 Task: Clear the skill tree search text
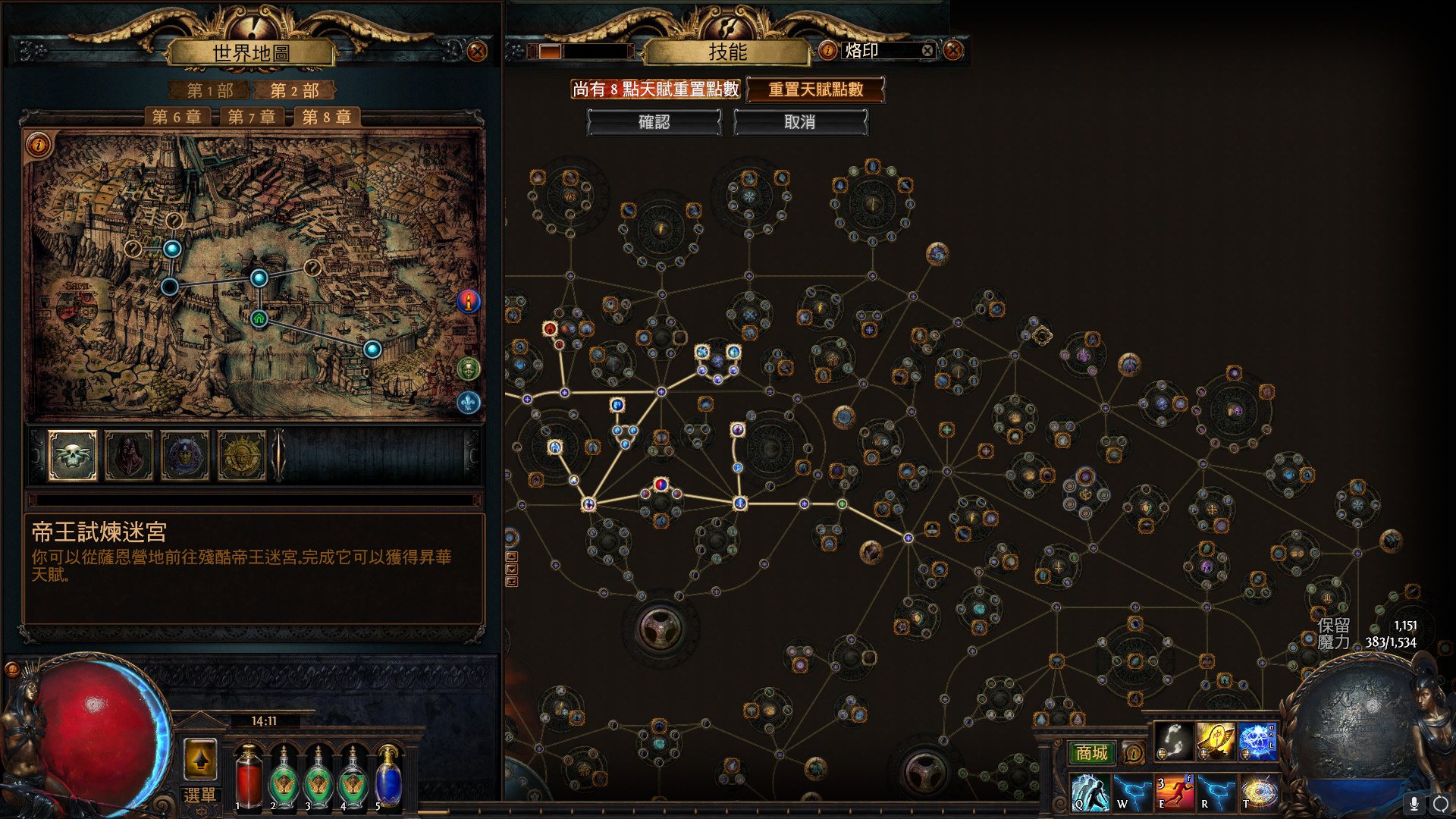tap(927, 51)
